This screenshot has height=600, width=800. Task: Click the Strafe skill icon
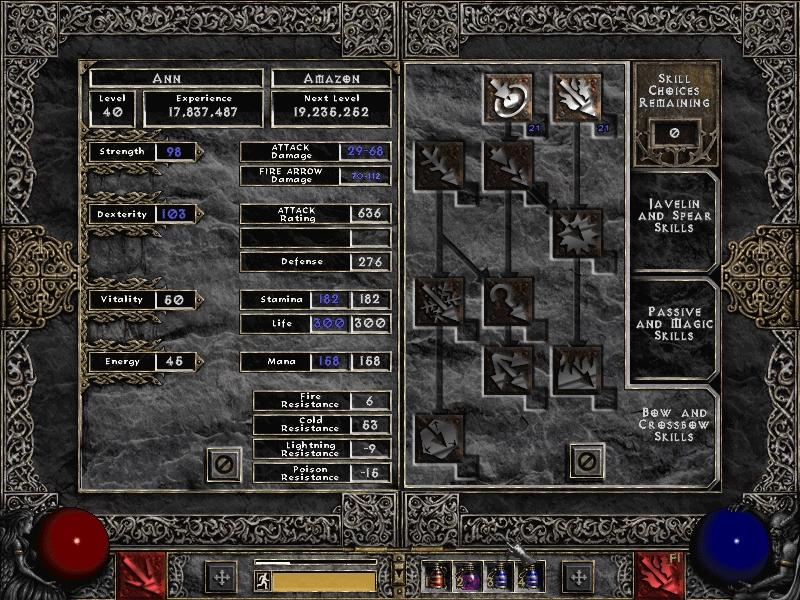[508, 368]
